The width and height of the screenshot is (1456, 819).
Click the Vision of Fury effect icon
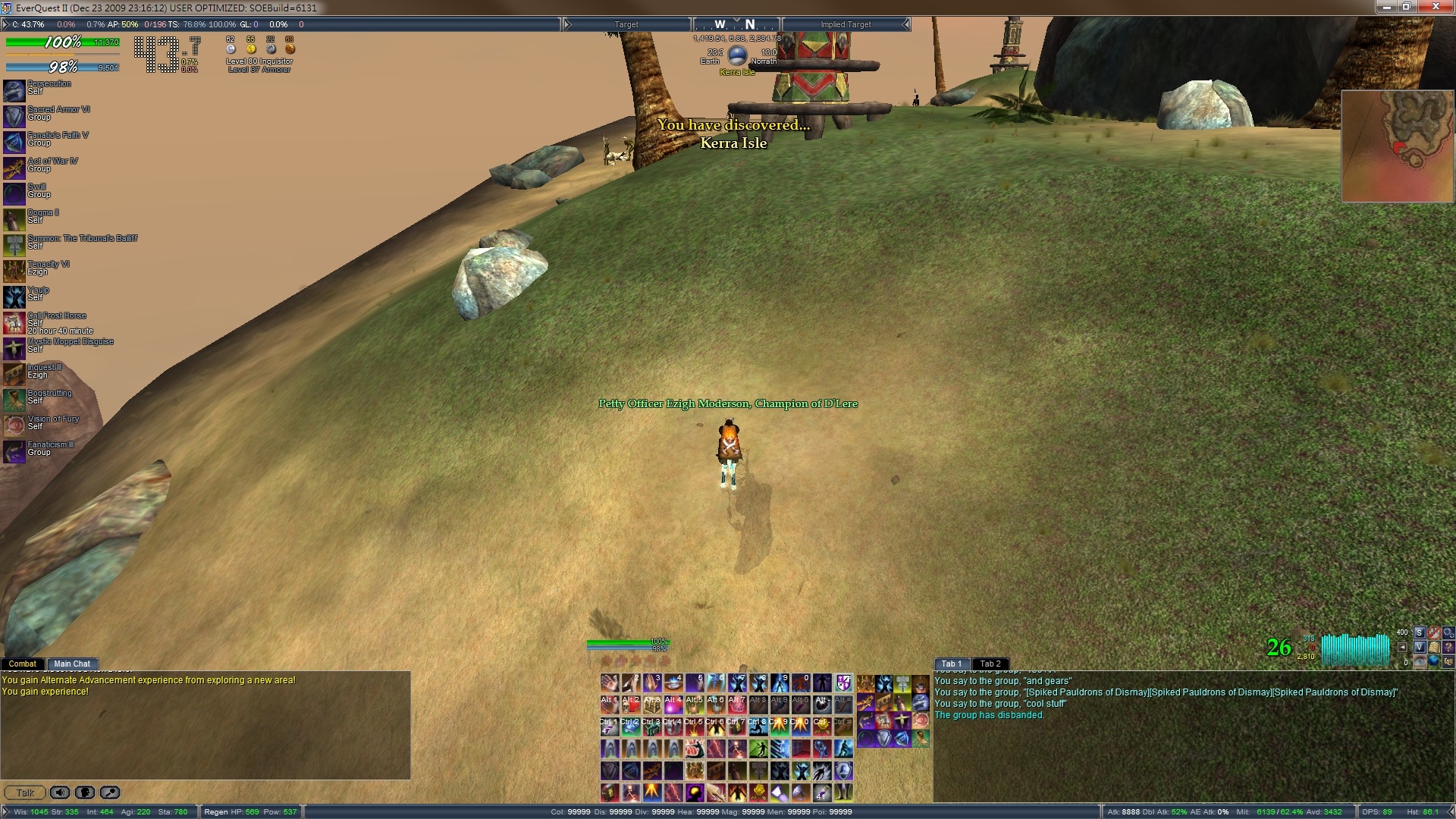point(14,426)
